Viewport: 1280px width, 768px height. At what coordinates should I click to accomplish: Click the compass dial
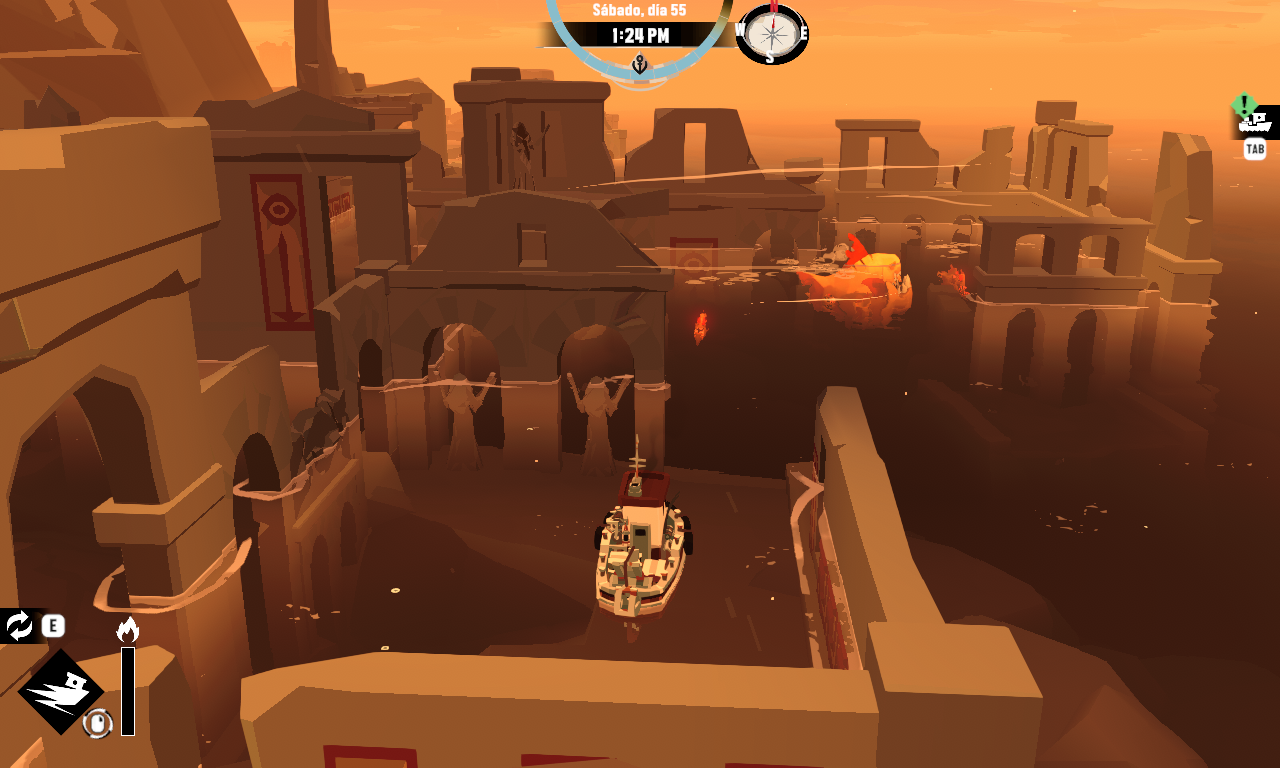(x=772, y=34)
